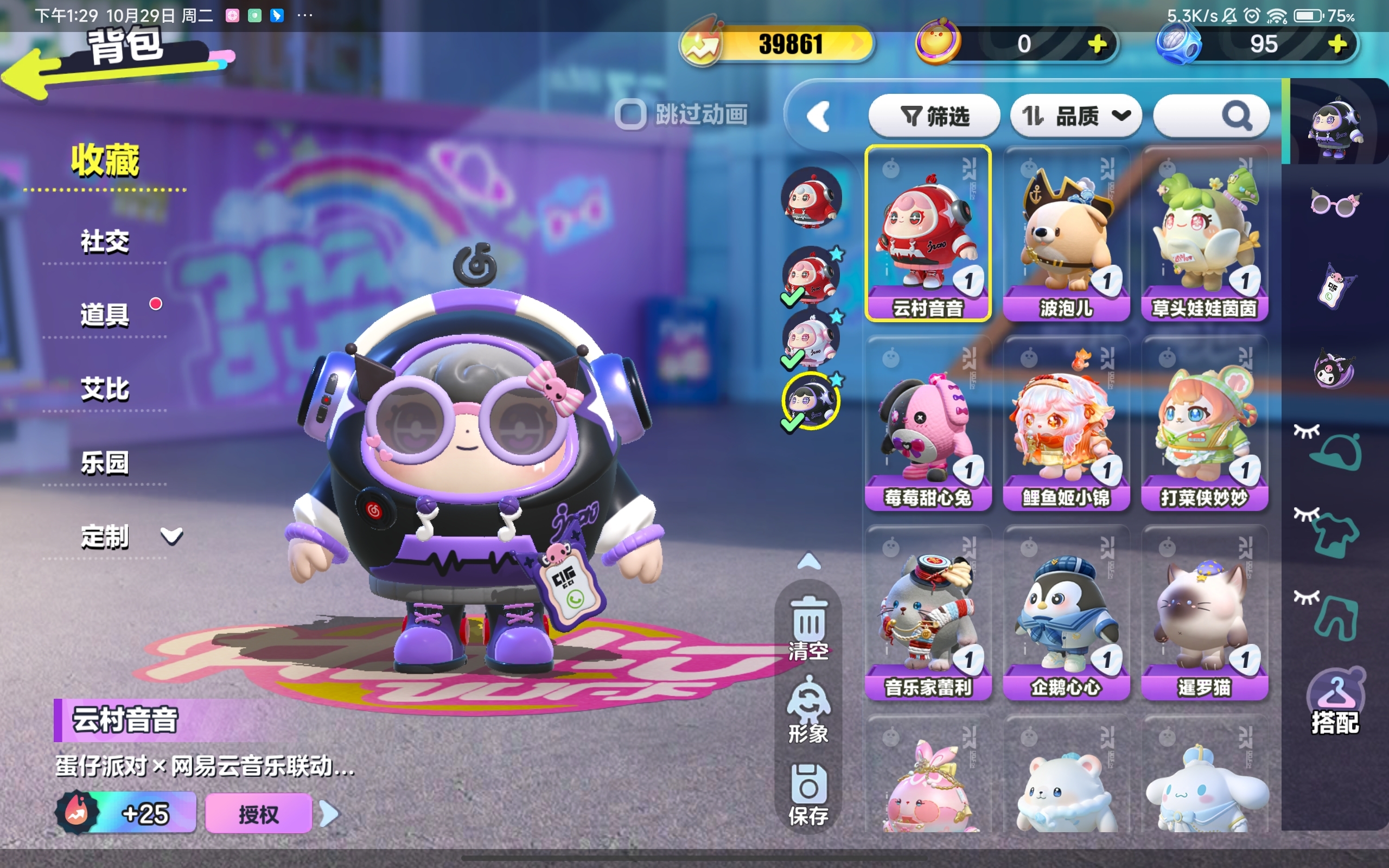
Task: Clear the outfit with 清空
Action: 808,629
